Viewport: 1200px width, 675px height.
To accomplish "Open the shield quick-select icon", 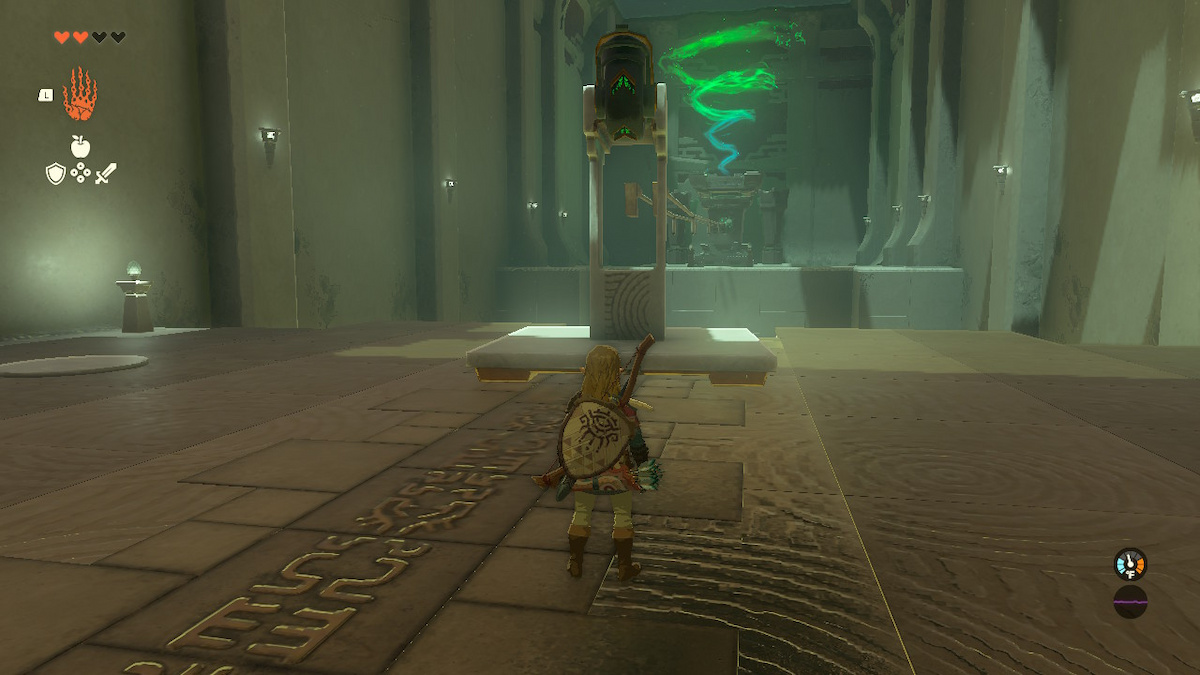I will pos(56,173).
